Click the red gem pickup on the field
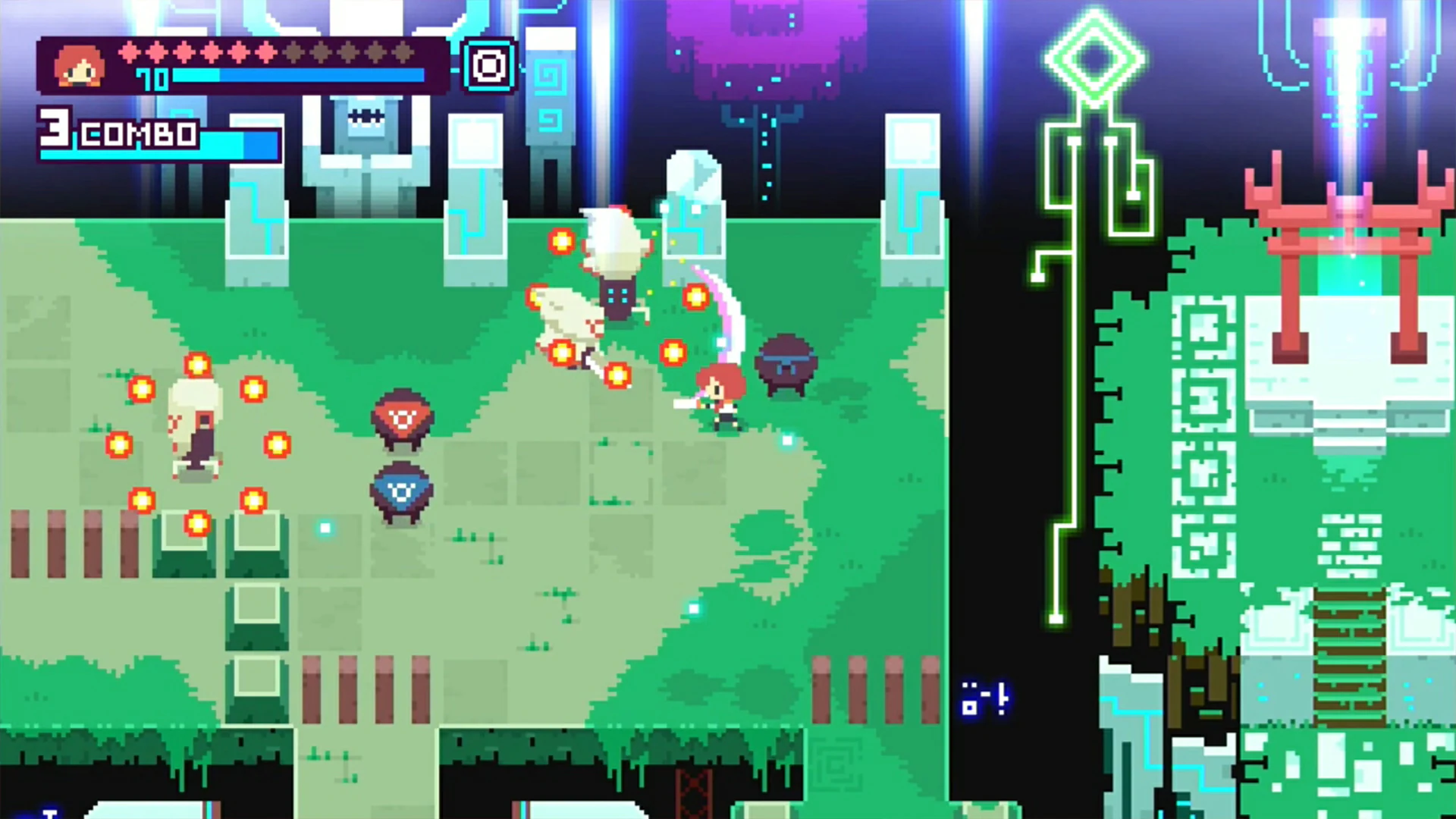Screen dimensions: 1456x819 (x=402, y=417)
